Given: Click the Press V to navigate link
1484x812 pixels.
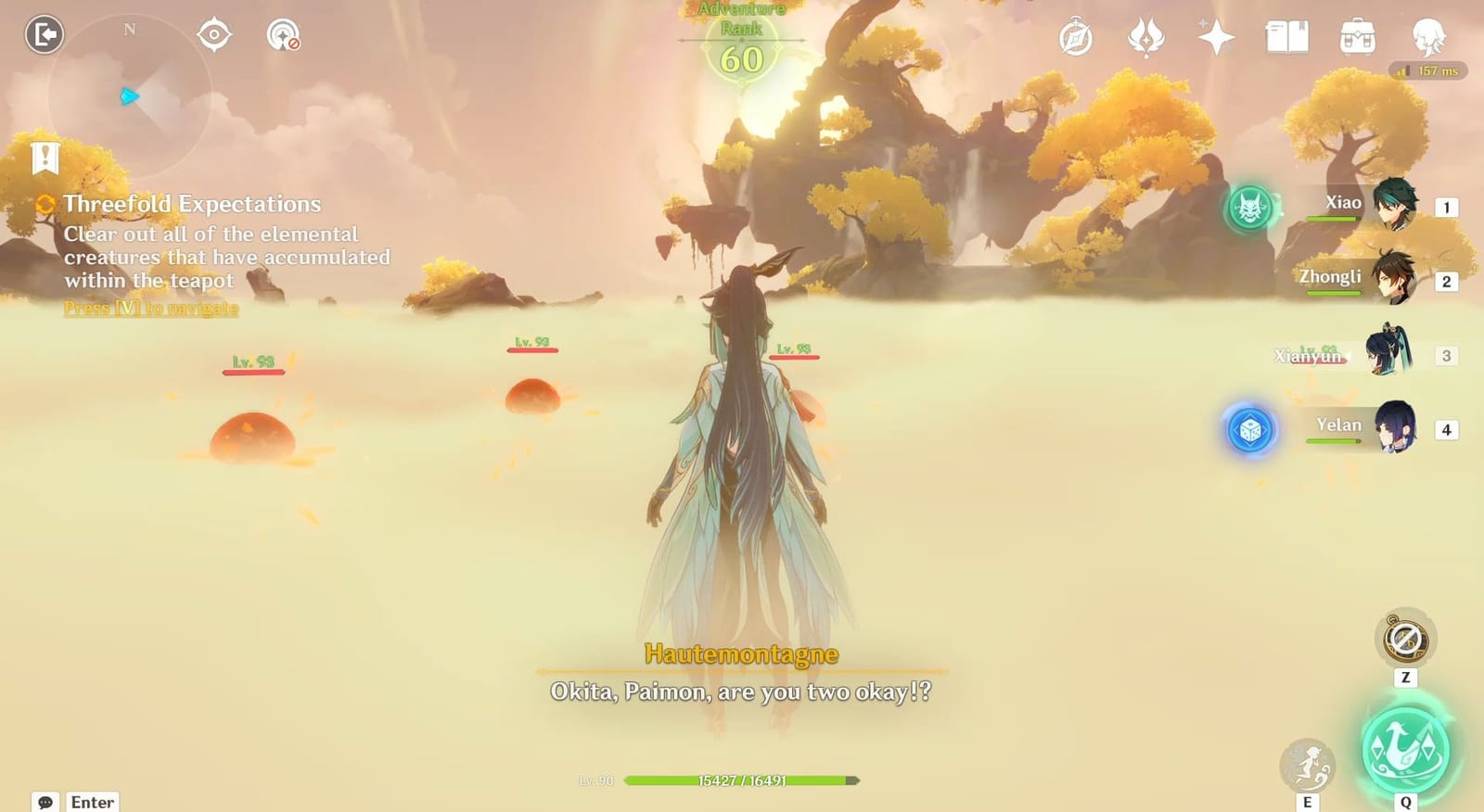Looking at the screenshot, I should coord(151,308).
